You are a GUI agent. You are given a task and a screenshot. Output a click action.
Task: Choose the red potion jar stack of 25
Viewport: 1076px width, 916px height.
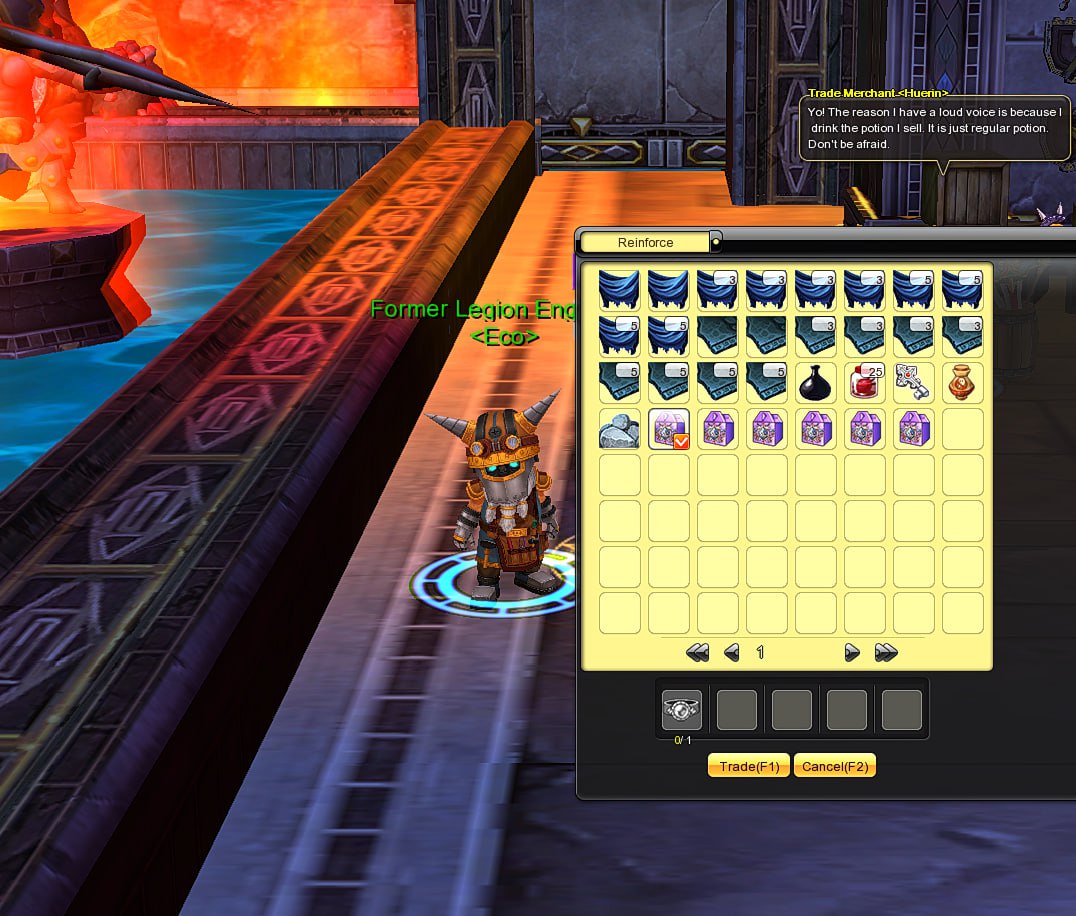click(x=865, y=382)
